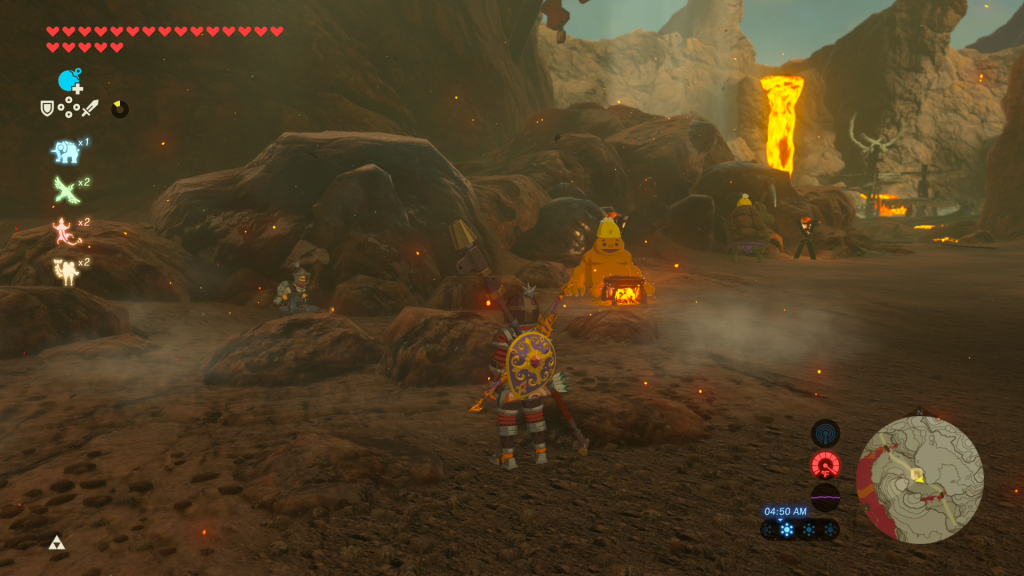Click the yellow ability cooldown ring

click(120, 108)
